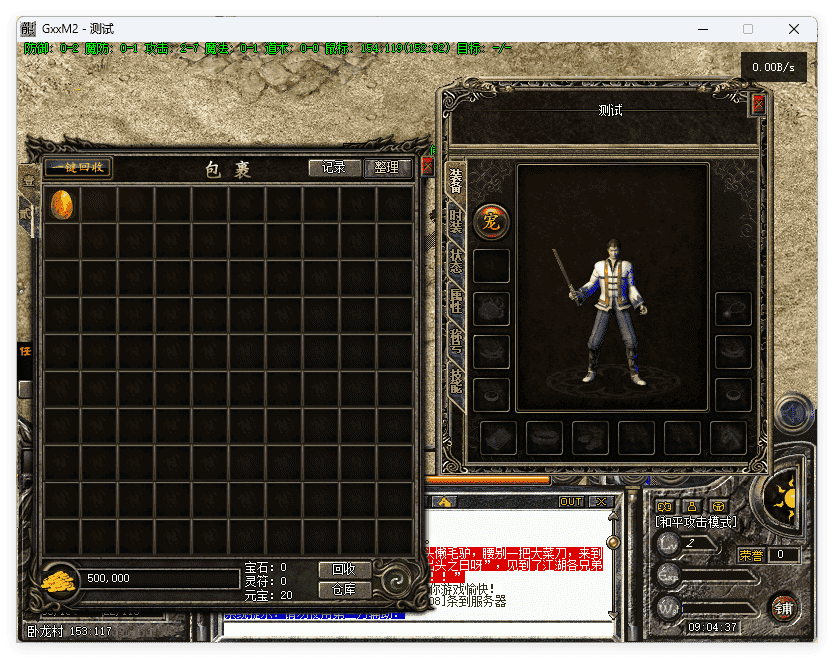Close the character equipment panel

[758, 104]
